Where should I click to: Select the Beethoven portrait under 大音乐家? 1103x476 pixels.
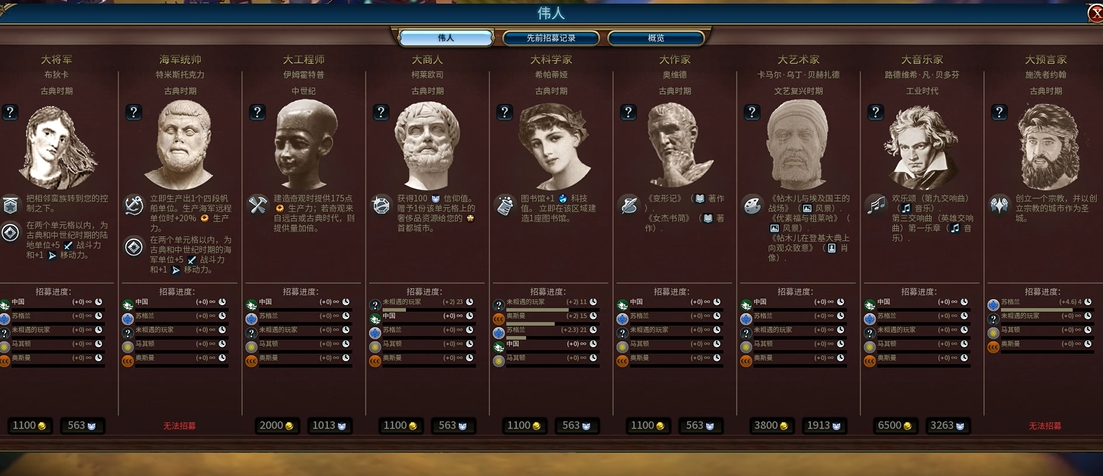pos(920,147)
